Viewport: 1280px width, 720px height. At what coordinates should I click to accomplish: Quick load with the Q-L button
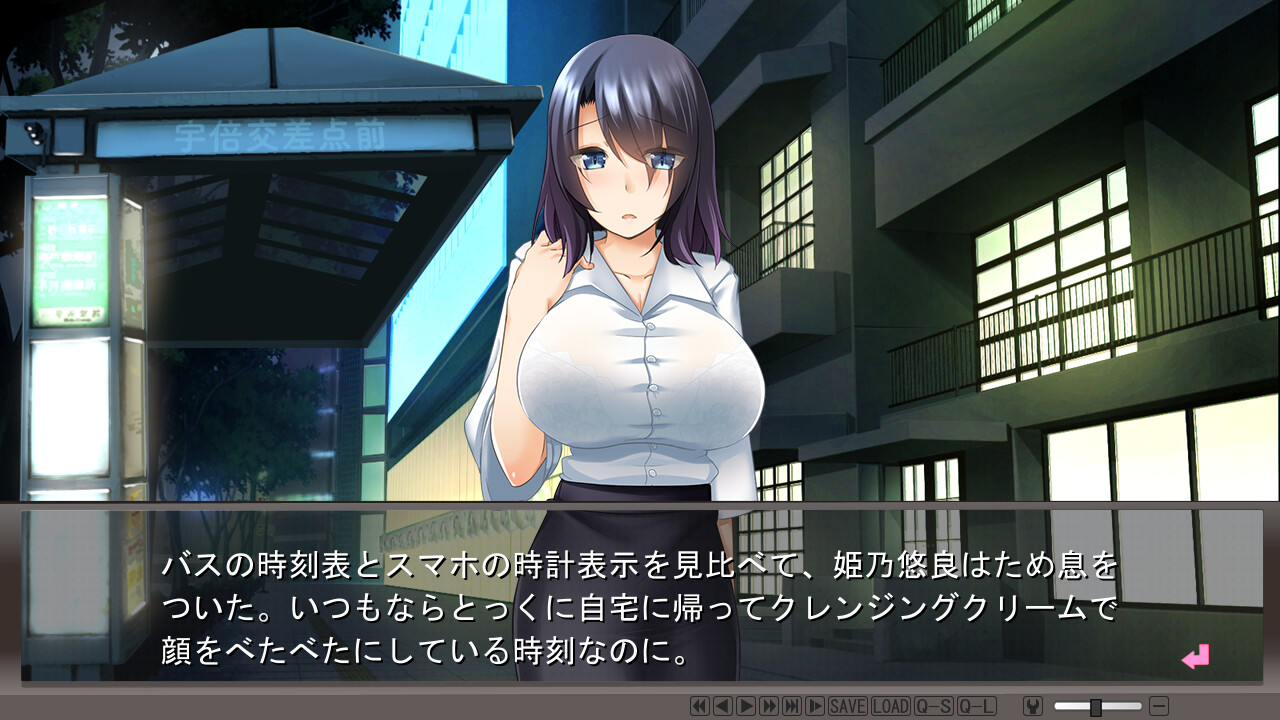click(x=976, y=706)
